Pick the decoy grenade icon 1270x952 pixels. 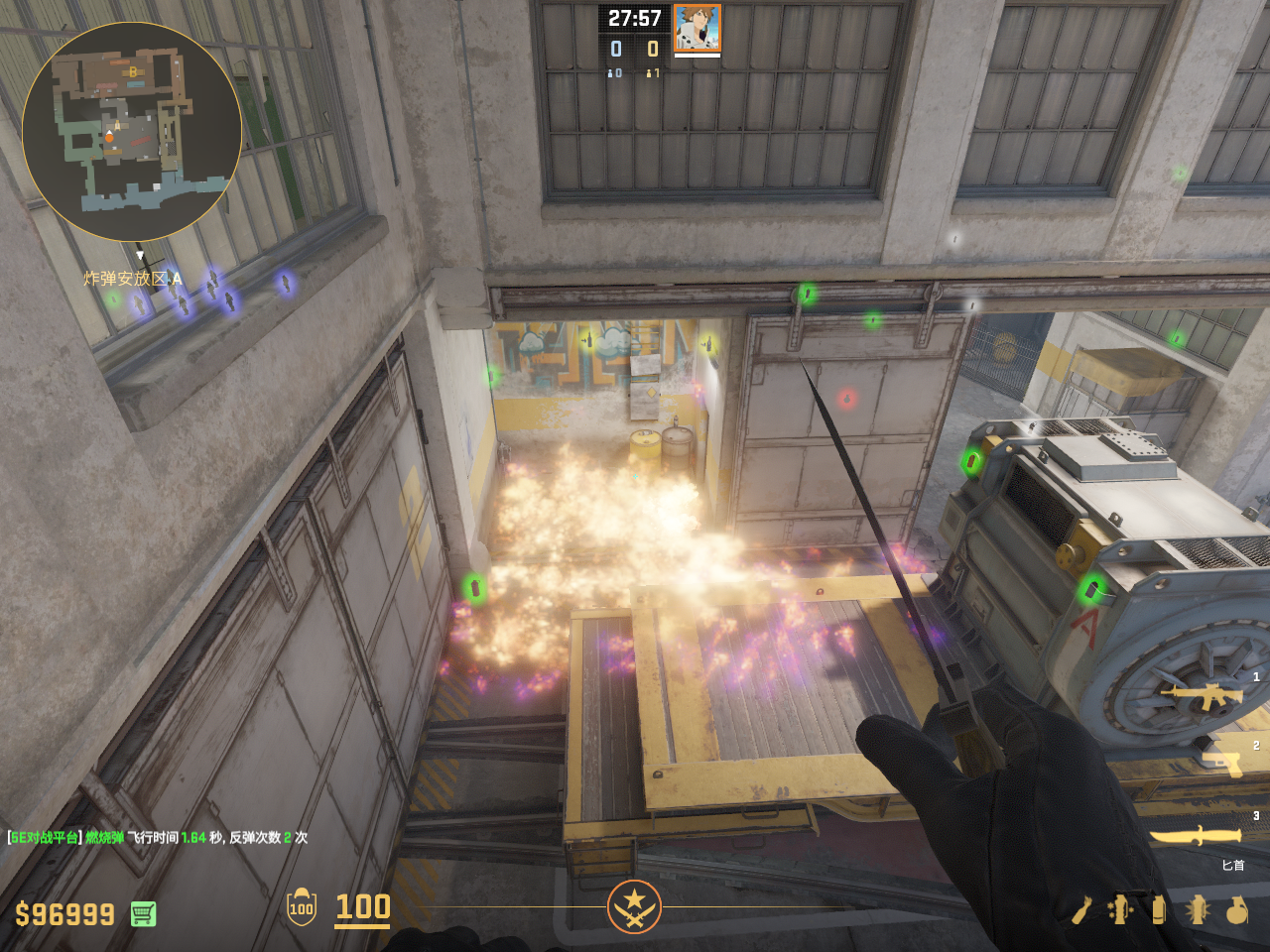point(1120,909)
